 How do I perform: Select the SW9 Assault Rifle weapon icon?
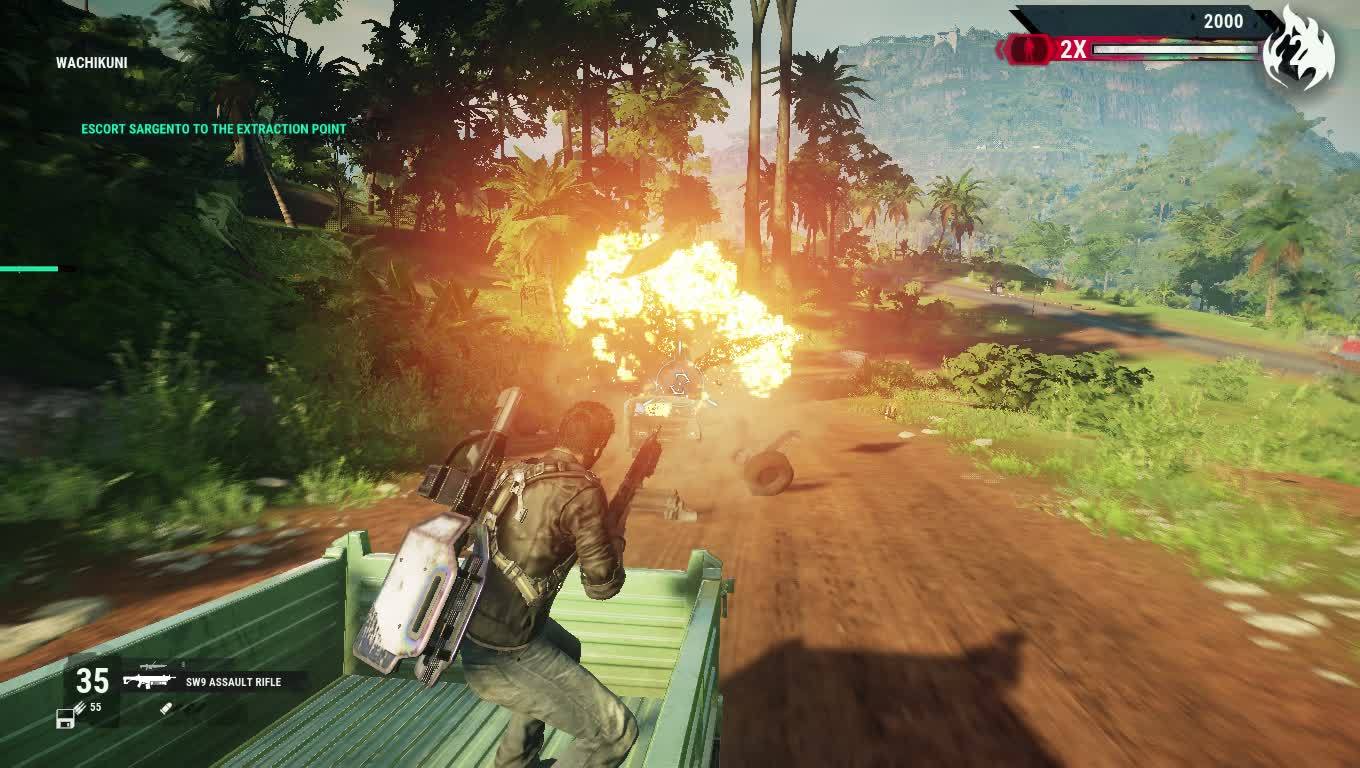pos(148,681)
